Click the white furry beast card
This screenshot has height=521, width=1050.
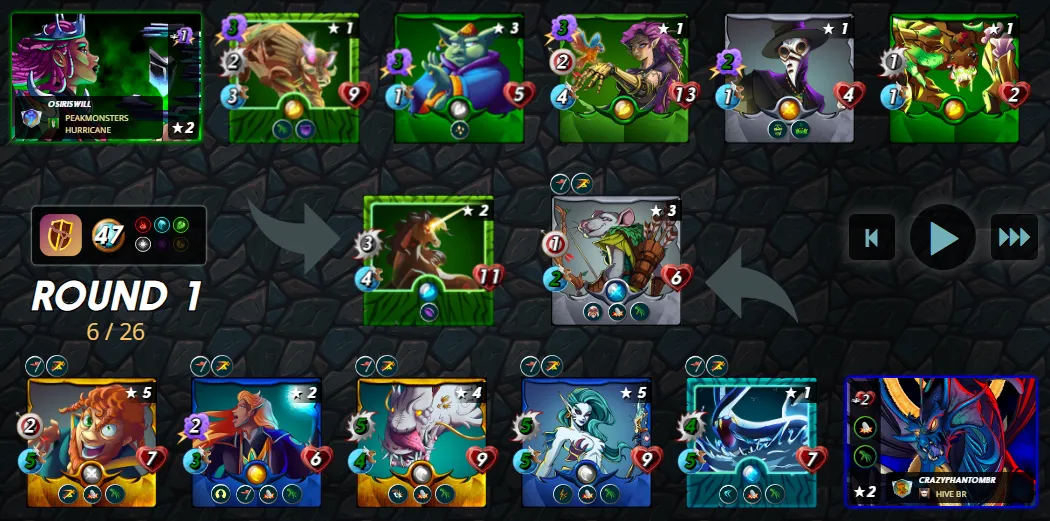coord(422,440)
